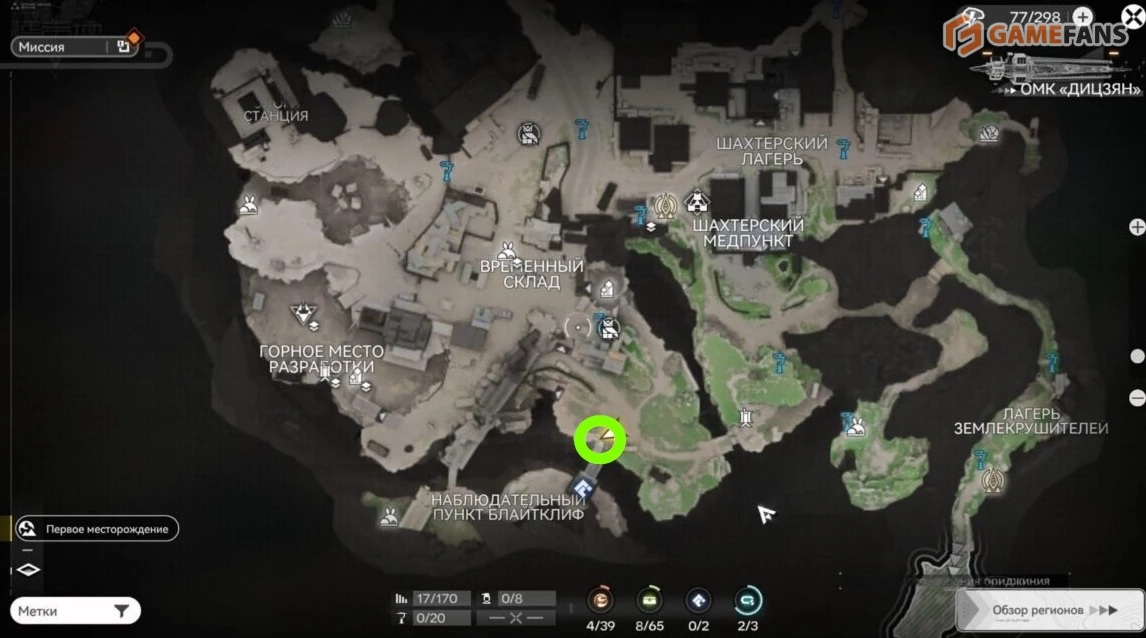Zoom out on the map

1137,398
